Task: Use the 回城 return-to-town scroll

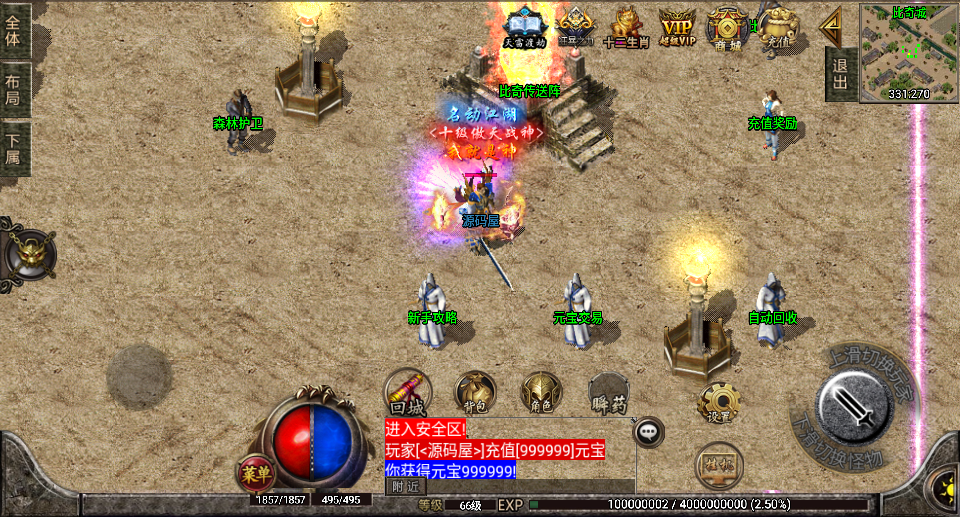Action: (x=408, y=391)
